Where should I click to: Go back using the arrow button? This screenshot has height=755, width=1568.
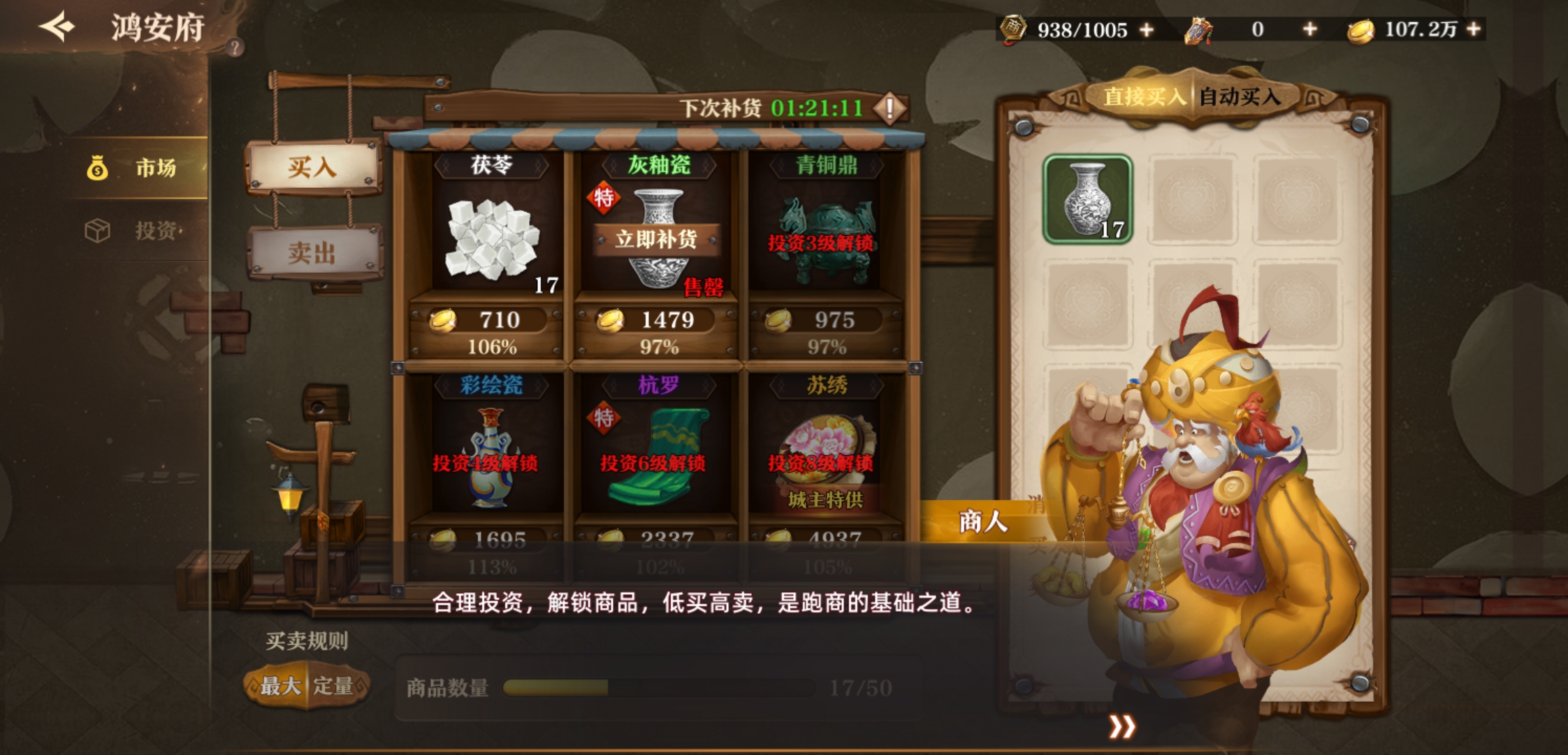pos(57,27)
